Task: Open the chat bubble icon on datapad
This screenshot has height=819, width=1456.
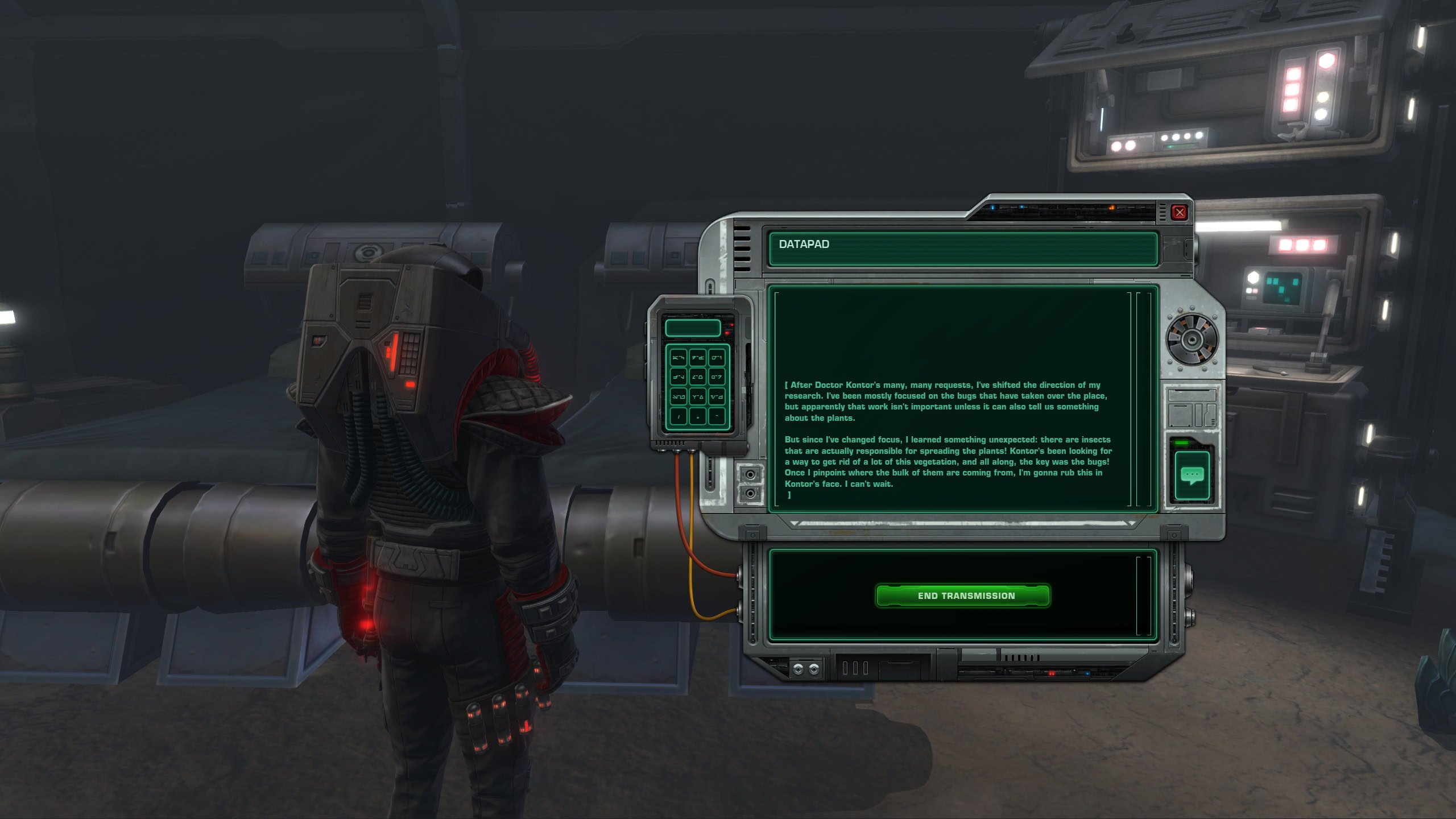Action: coord(1192,475)
